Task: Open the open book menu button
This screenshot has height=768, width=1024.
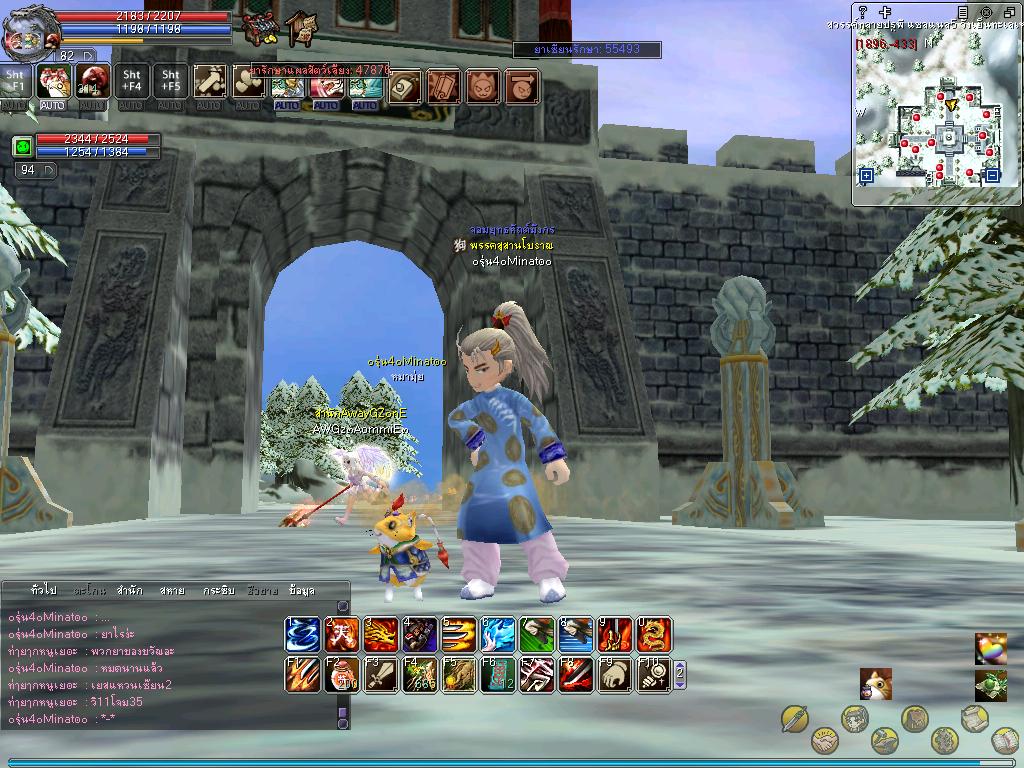Action: click(x=1005, y=741)
